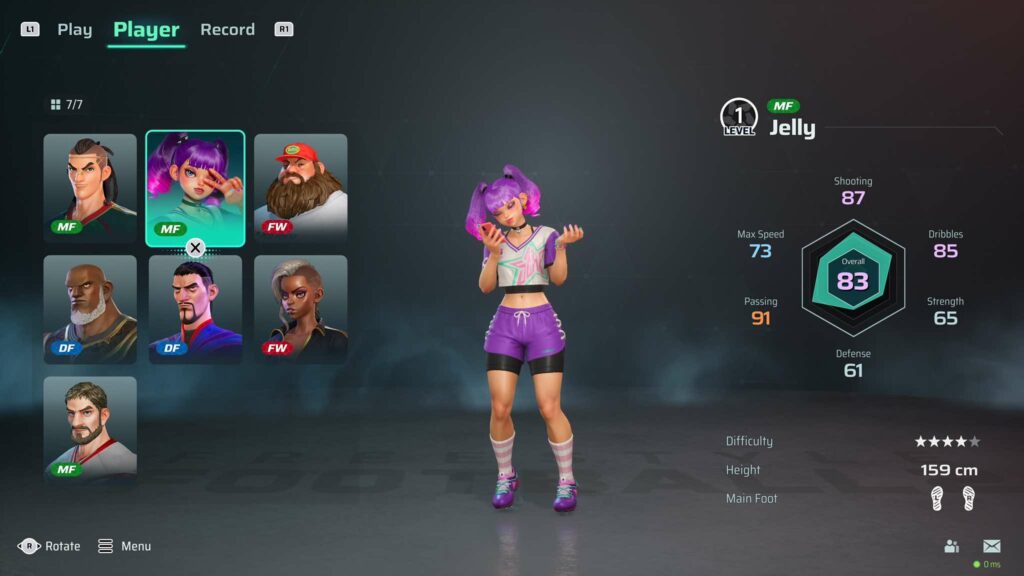
Task: Pick the brown-bearded midfielder in white shirt
Action: tap(90, 429)
